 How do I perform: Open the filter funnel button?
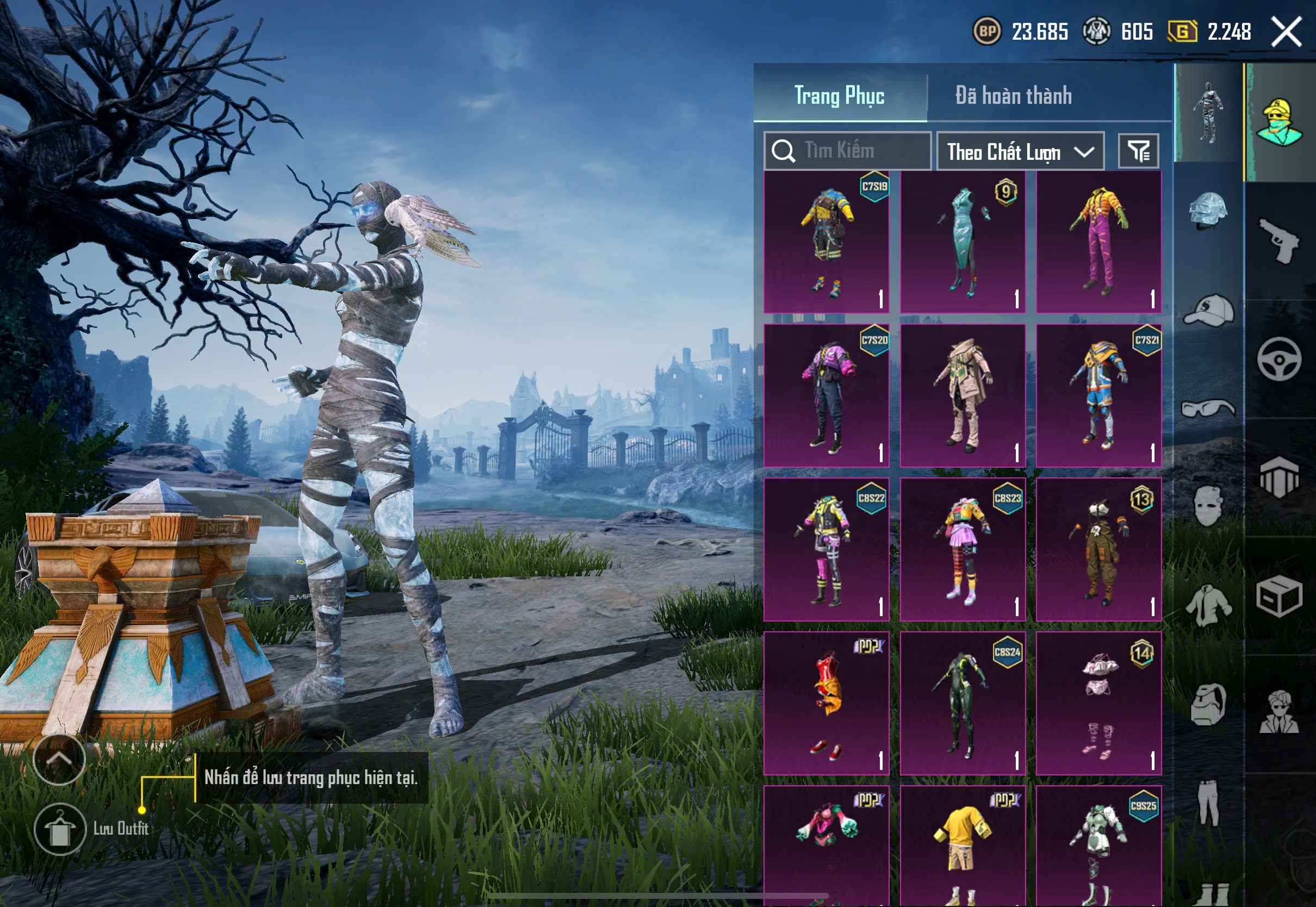[1138, 151]
